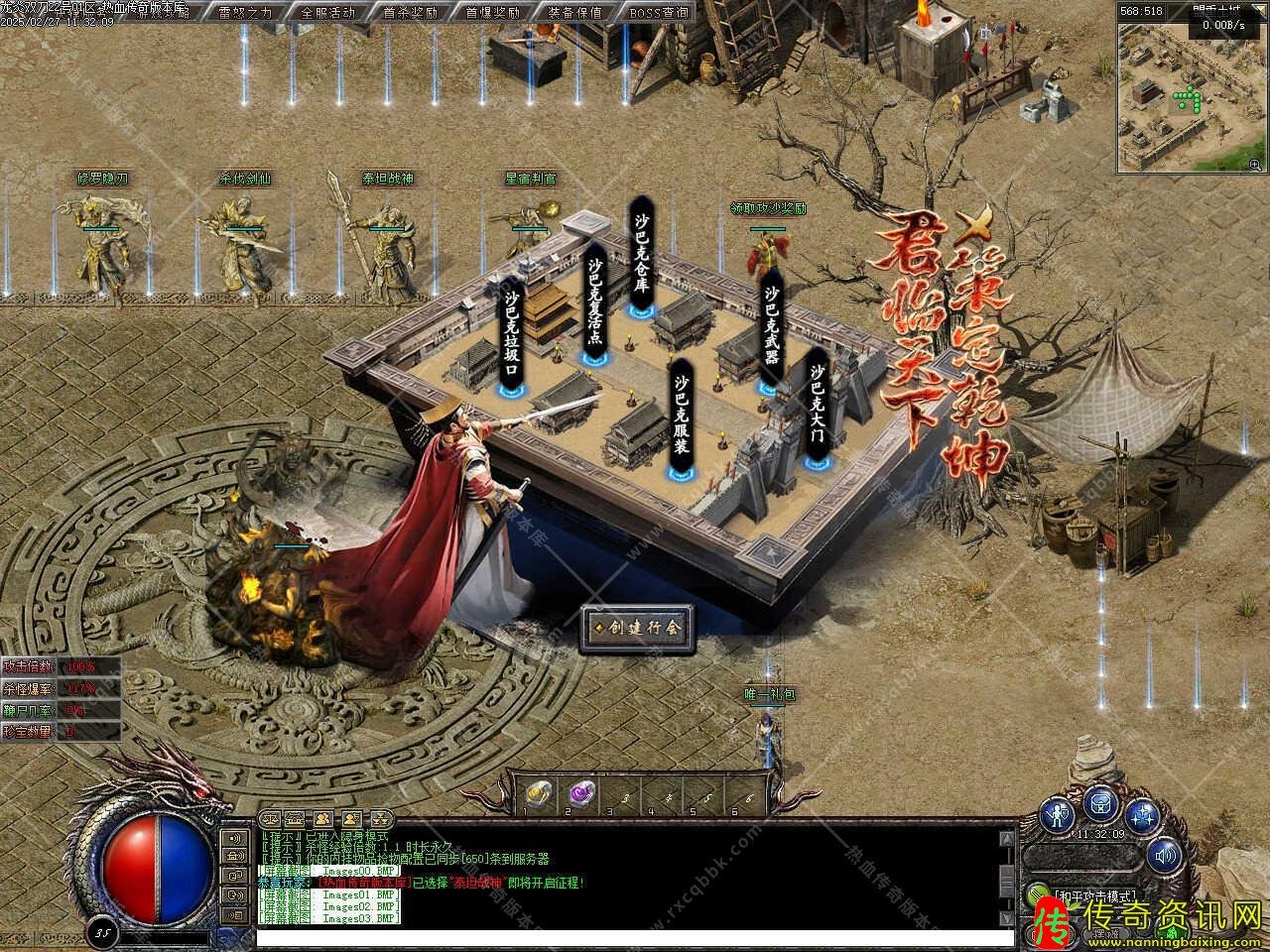
Task: Open the bag icon above the clock
Action: [x=1100, y=801]
